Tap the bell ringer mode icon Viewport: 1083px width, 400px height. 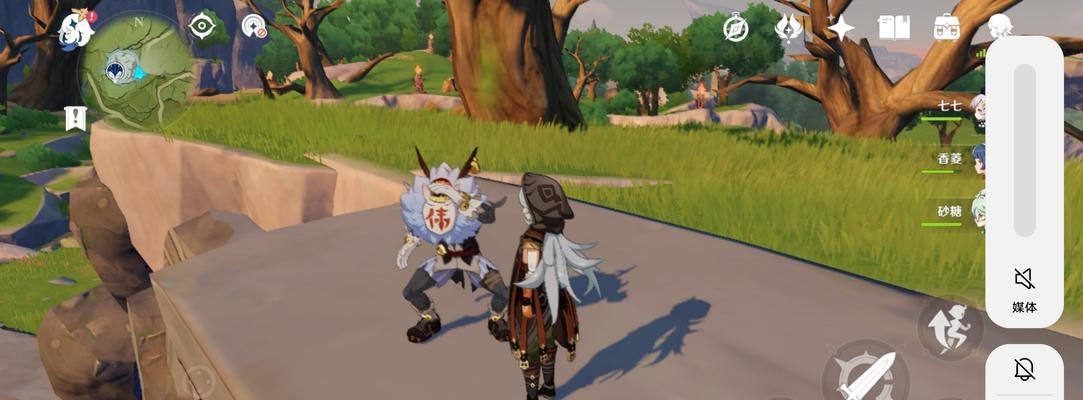click(x=1024, y=371)
